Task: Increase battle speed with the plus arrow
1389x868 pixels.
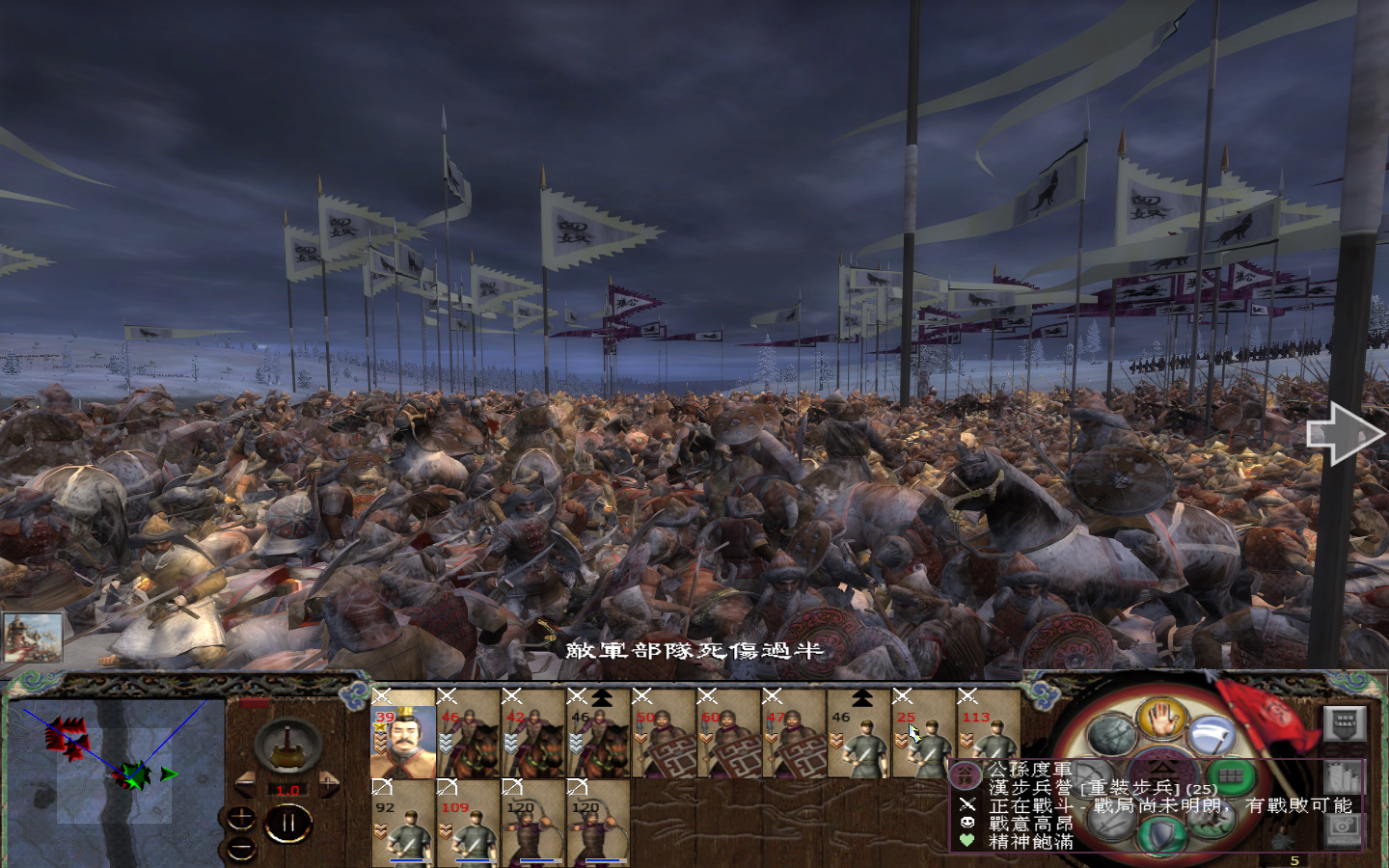Action: (x=329, y=782)
